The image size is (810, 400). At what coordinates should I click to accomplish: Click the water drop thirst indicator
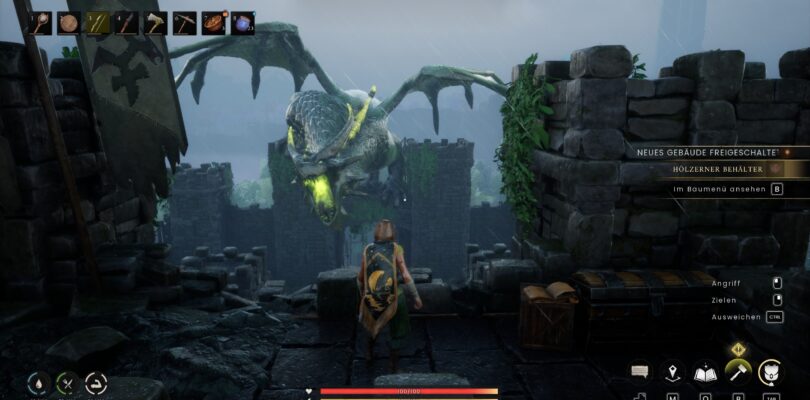click(x=38, y=381)
